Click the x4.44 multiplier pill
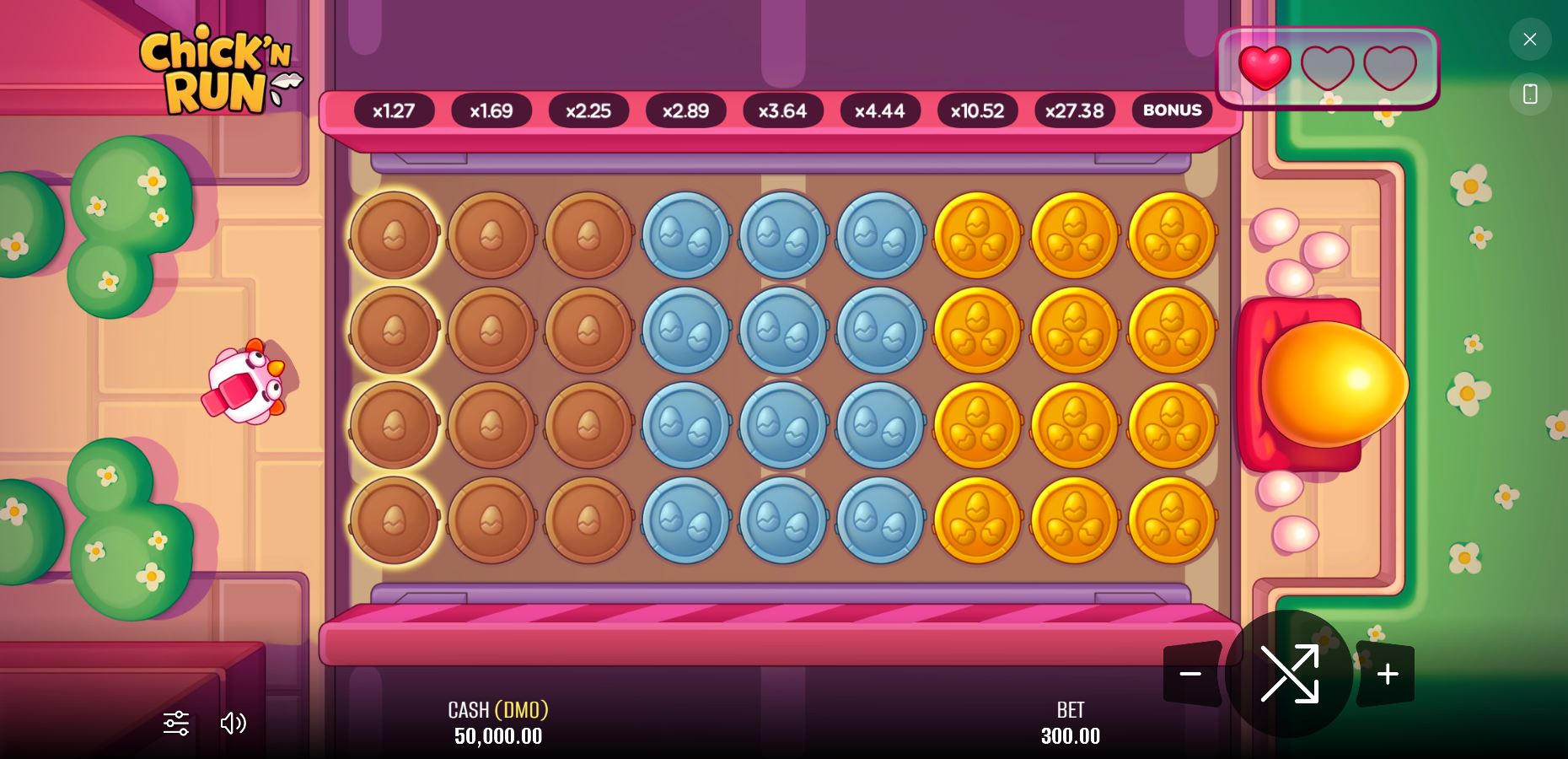Screen dimensions: 1568x759 tap(880, 110)
